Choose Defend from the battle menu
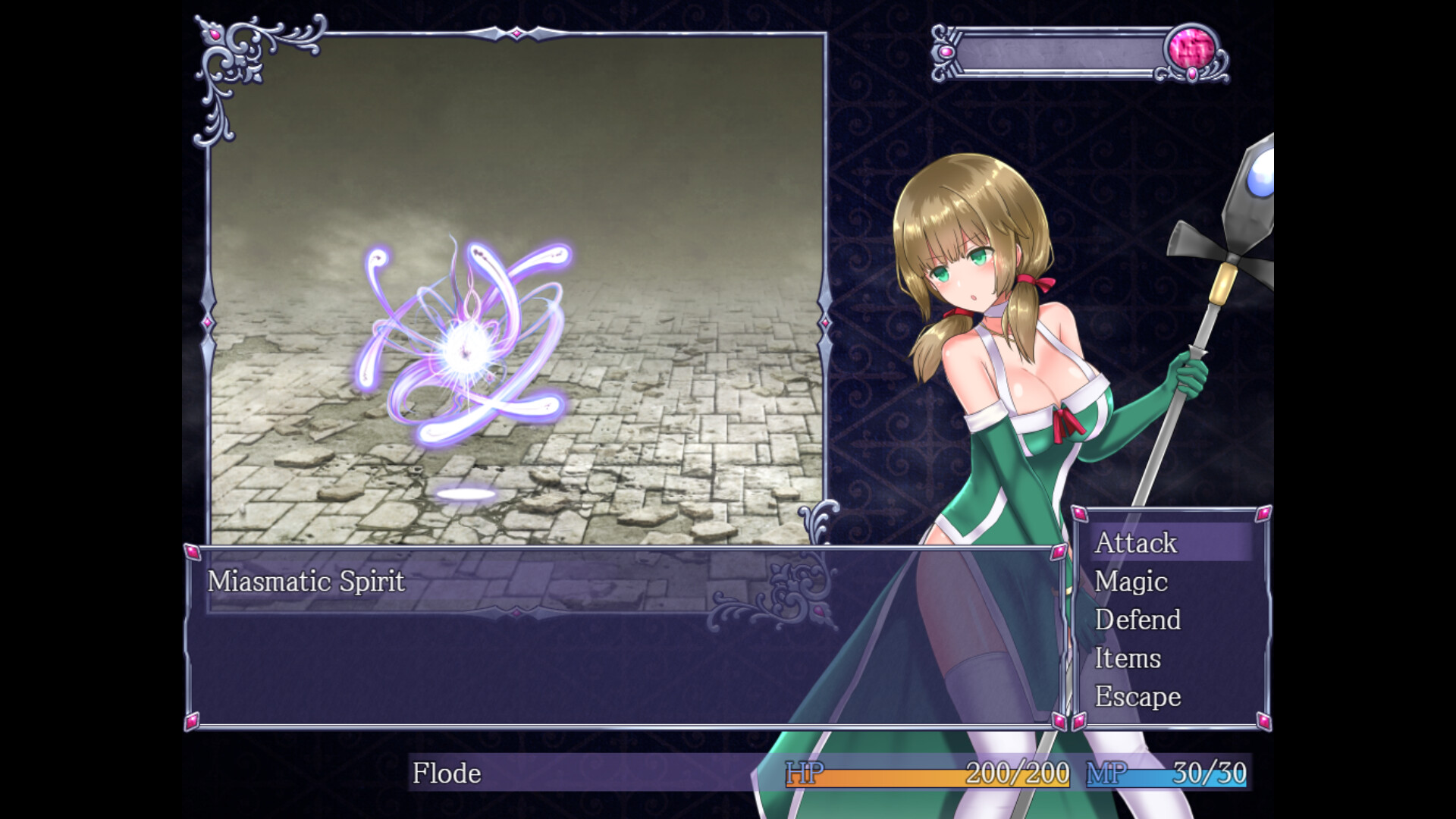The image size is (1456, 819). tap(1137, 620)
